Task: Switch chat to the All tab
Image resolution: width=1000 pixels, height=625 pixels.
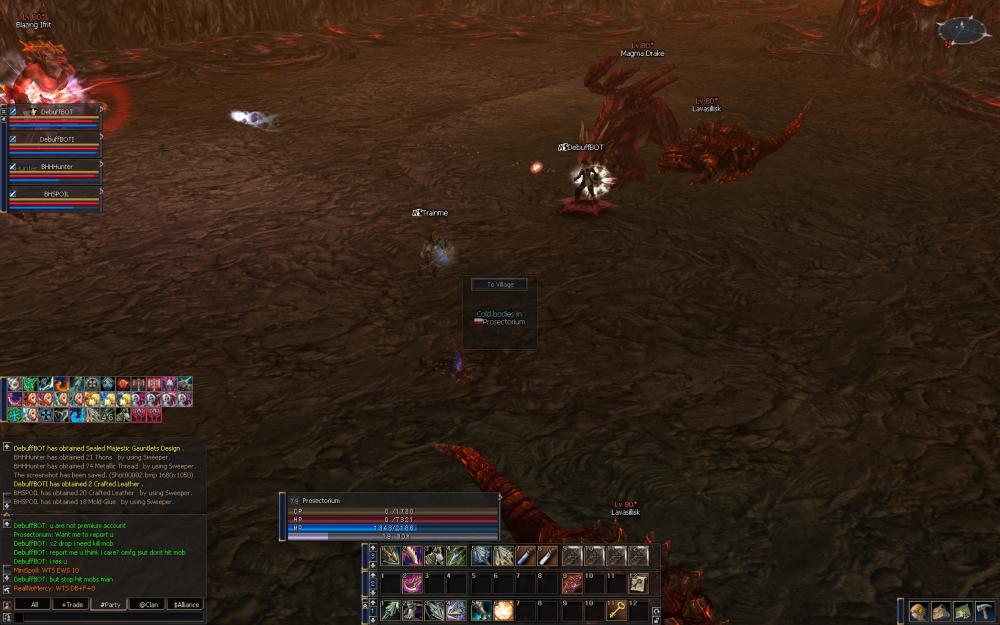Action: [34, 604]
